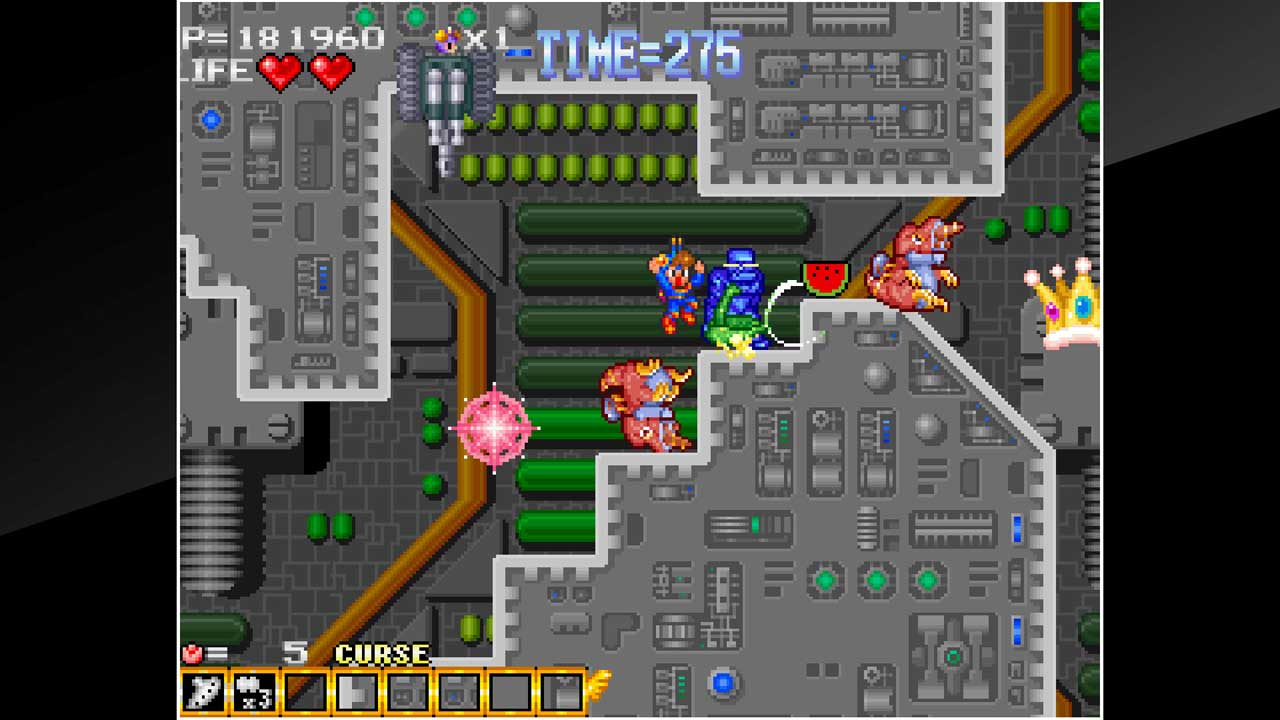1280x720 pixels.
Task: Click the second red heart in the LIFE display
Action: tap(330, 72)
